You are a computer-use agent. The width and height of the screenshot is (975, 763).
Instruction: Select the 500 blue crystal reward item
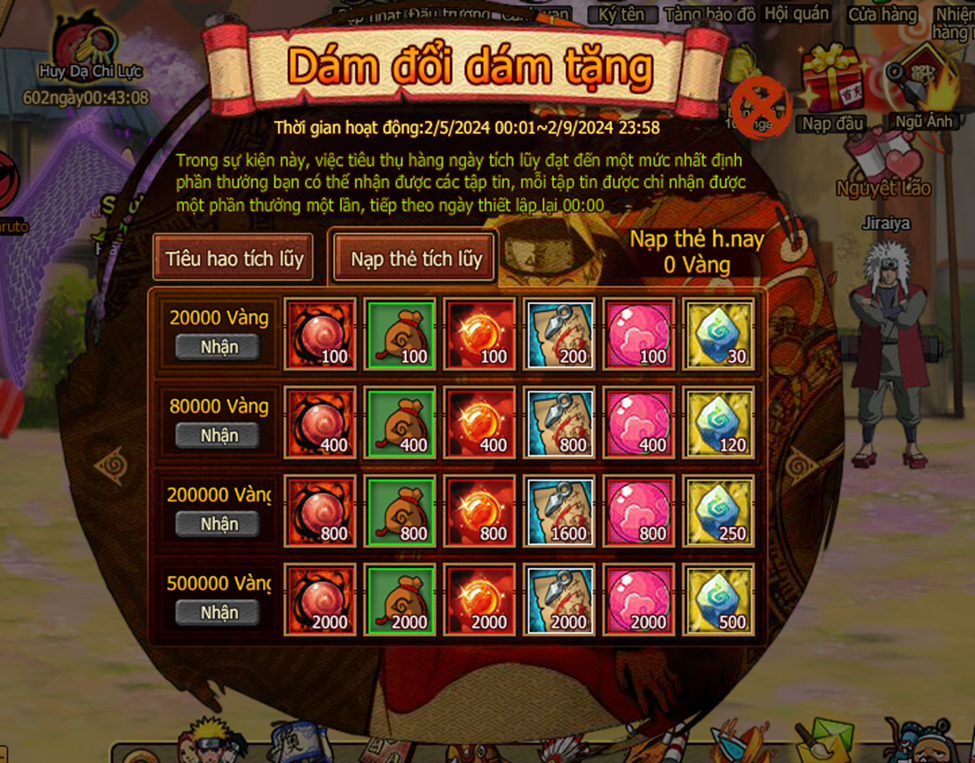(x=719, y=600)
